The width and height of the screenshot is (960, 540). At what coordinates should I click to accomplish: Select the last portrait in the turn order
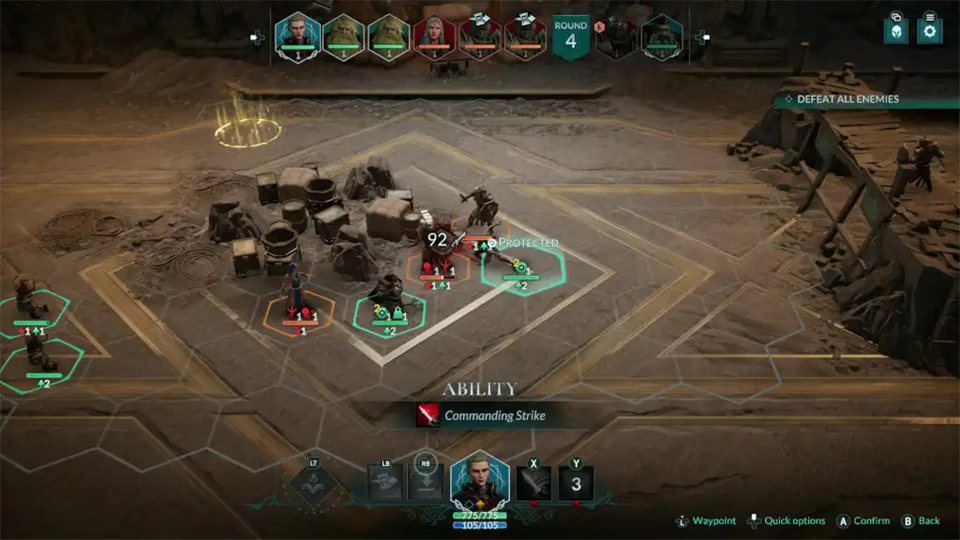[661, 36]
